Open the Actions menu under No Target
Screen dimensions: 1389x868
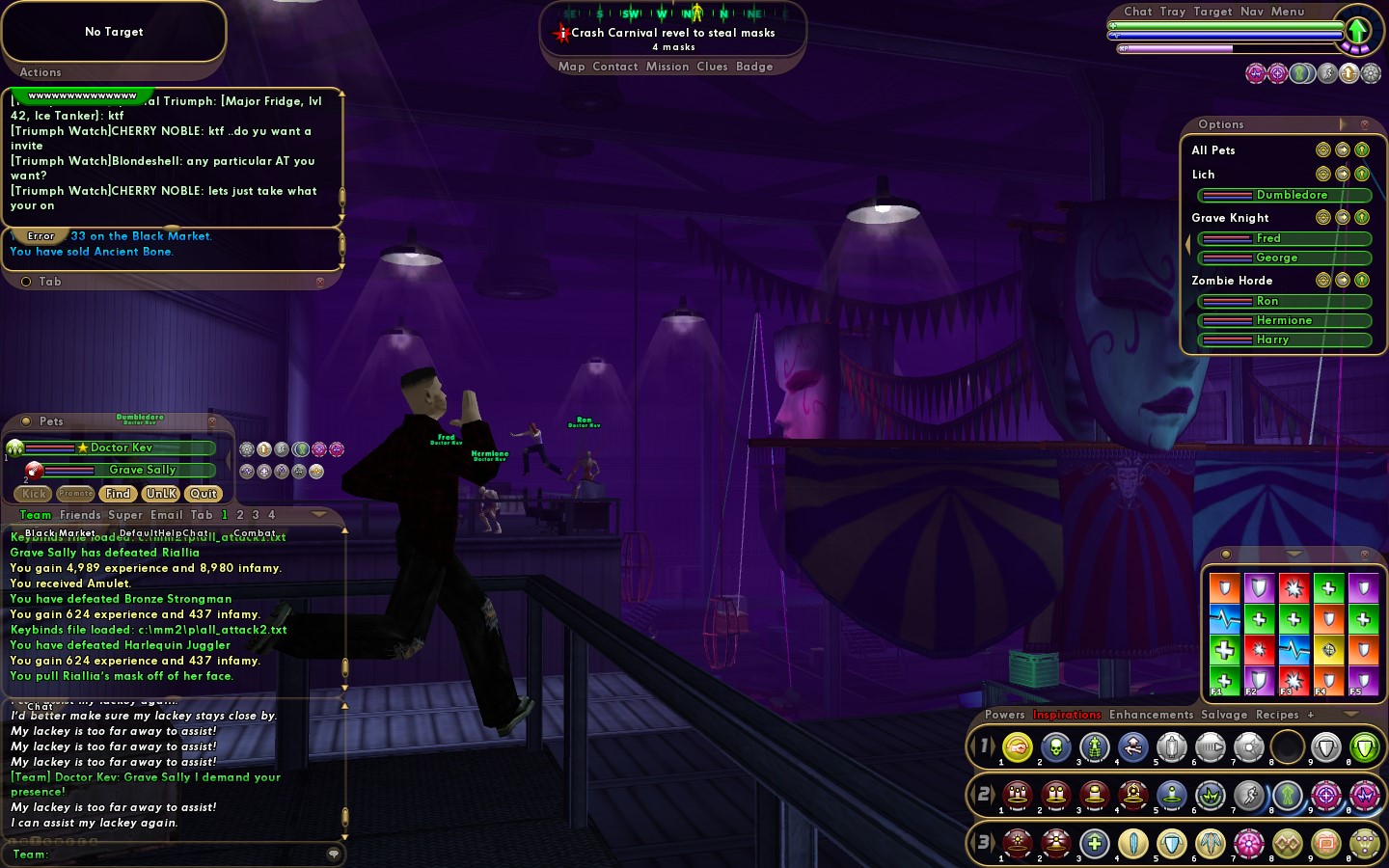[41, 72]
